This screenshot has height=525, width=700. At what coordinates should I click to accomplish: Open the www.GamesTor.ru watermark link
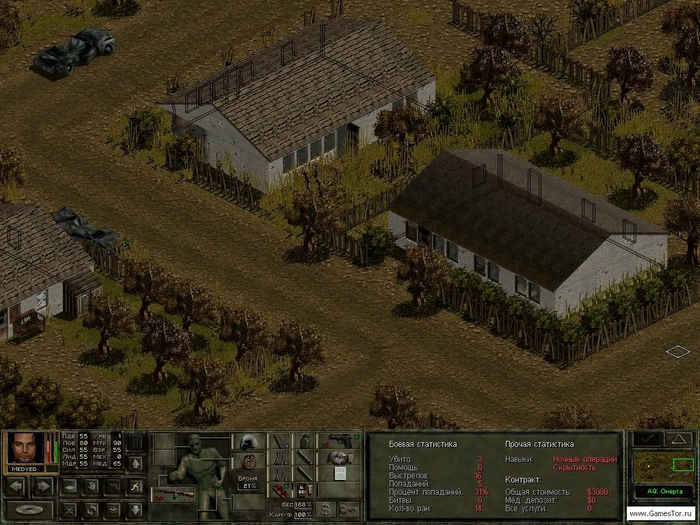pos(662,513)
